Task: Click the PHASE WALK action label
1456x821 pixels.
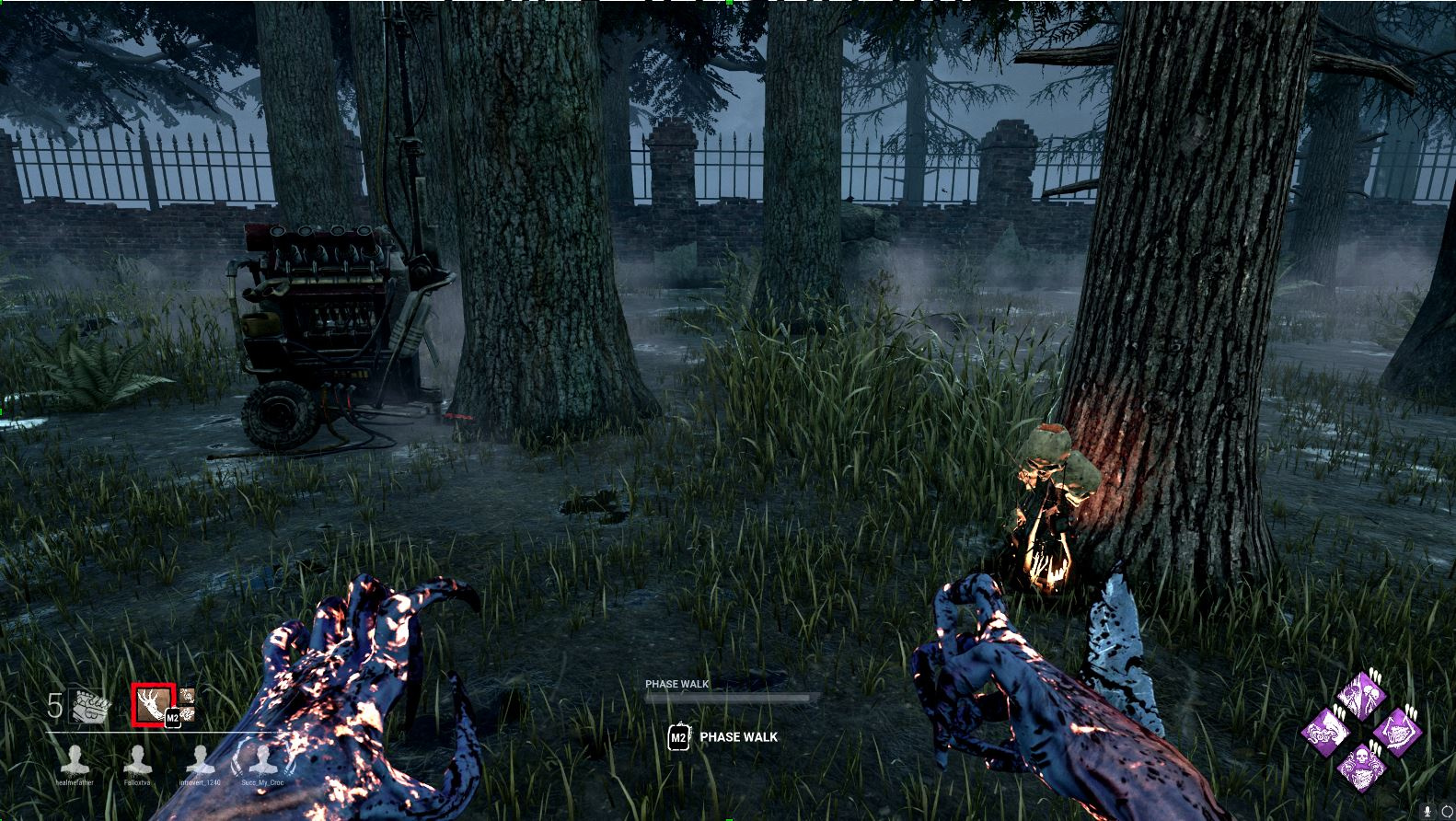Action: [x=737, y=737]
